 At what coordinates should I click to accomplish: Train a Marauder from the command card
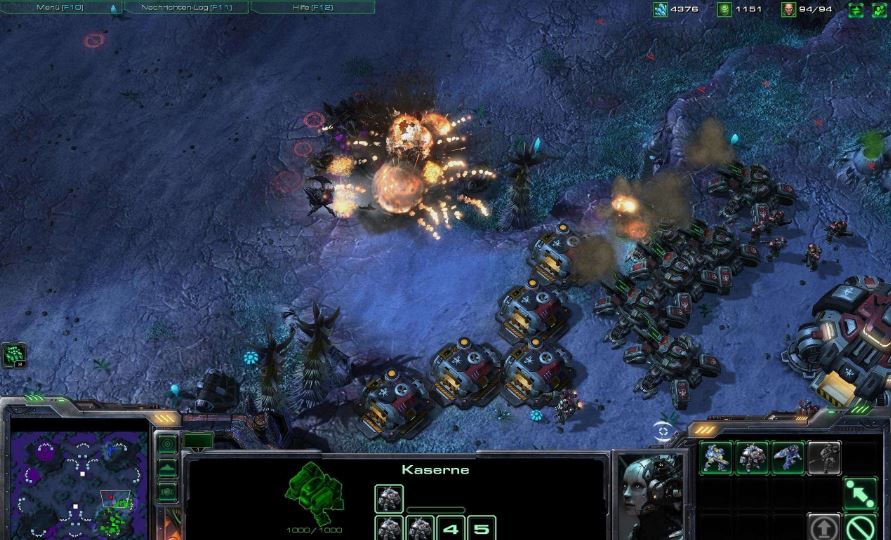tap(752, 458)
